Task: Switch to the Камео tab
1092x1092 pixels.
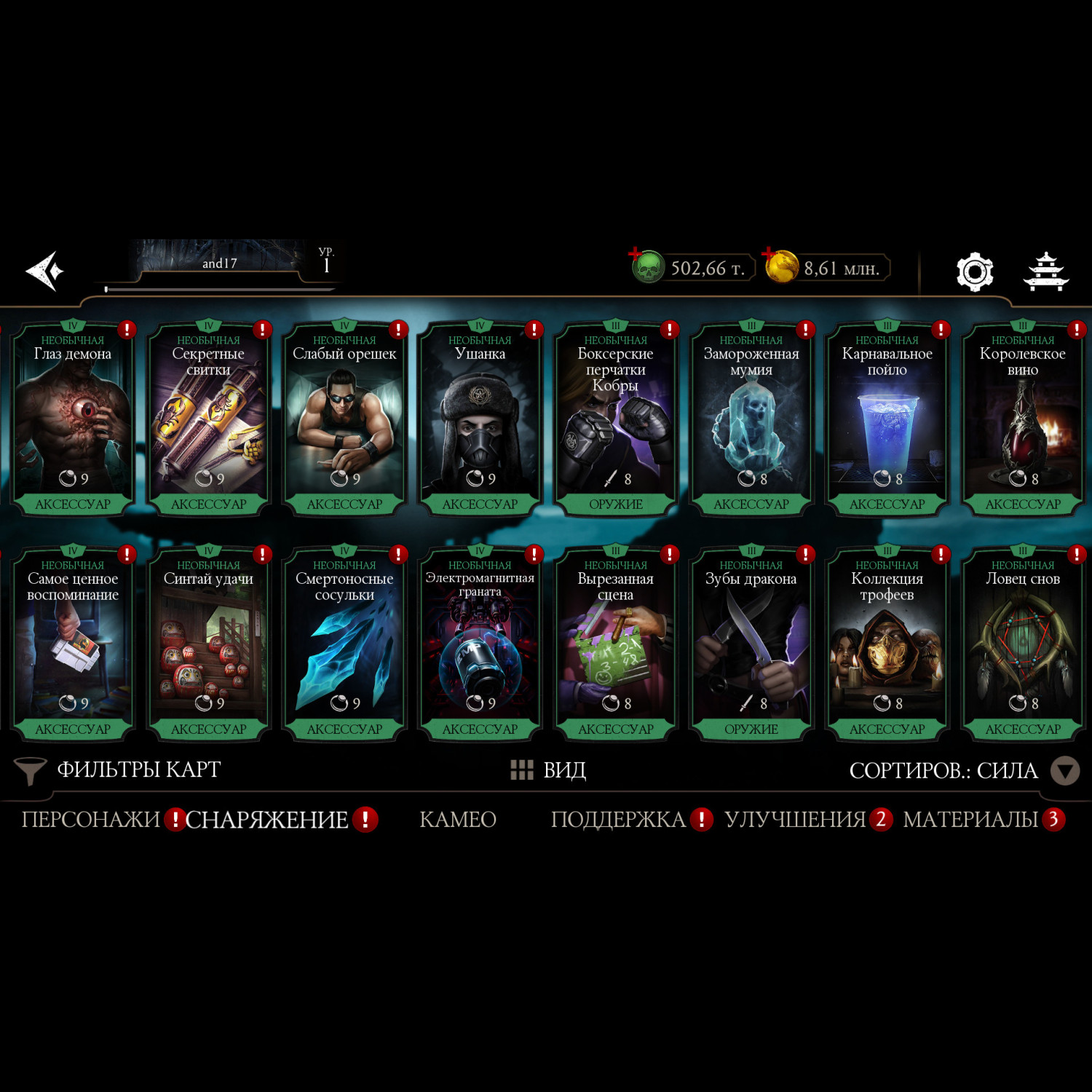Action: [458, 820]
